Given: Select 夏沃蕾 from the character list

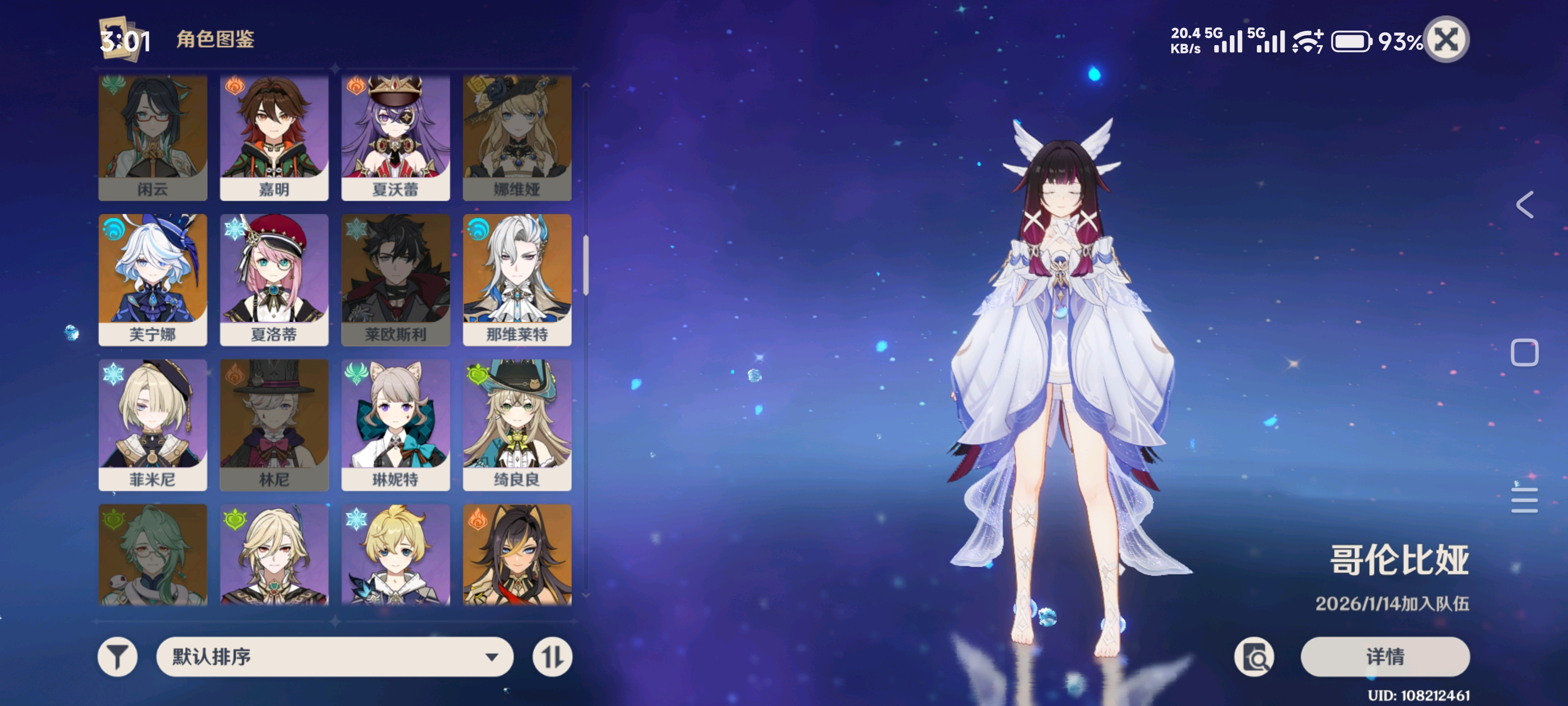Looking at the screenshot, I should [x=395, y=138].
